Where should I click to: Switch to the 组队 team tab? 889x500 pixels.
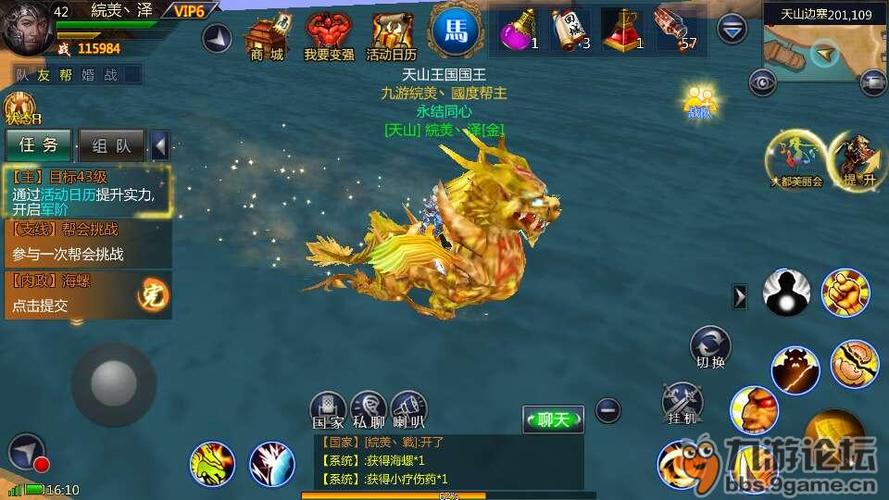(x=110, y=145)
